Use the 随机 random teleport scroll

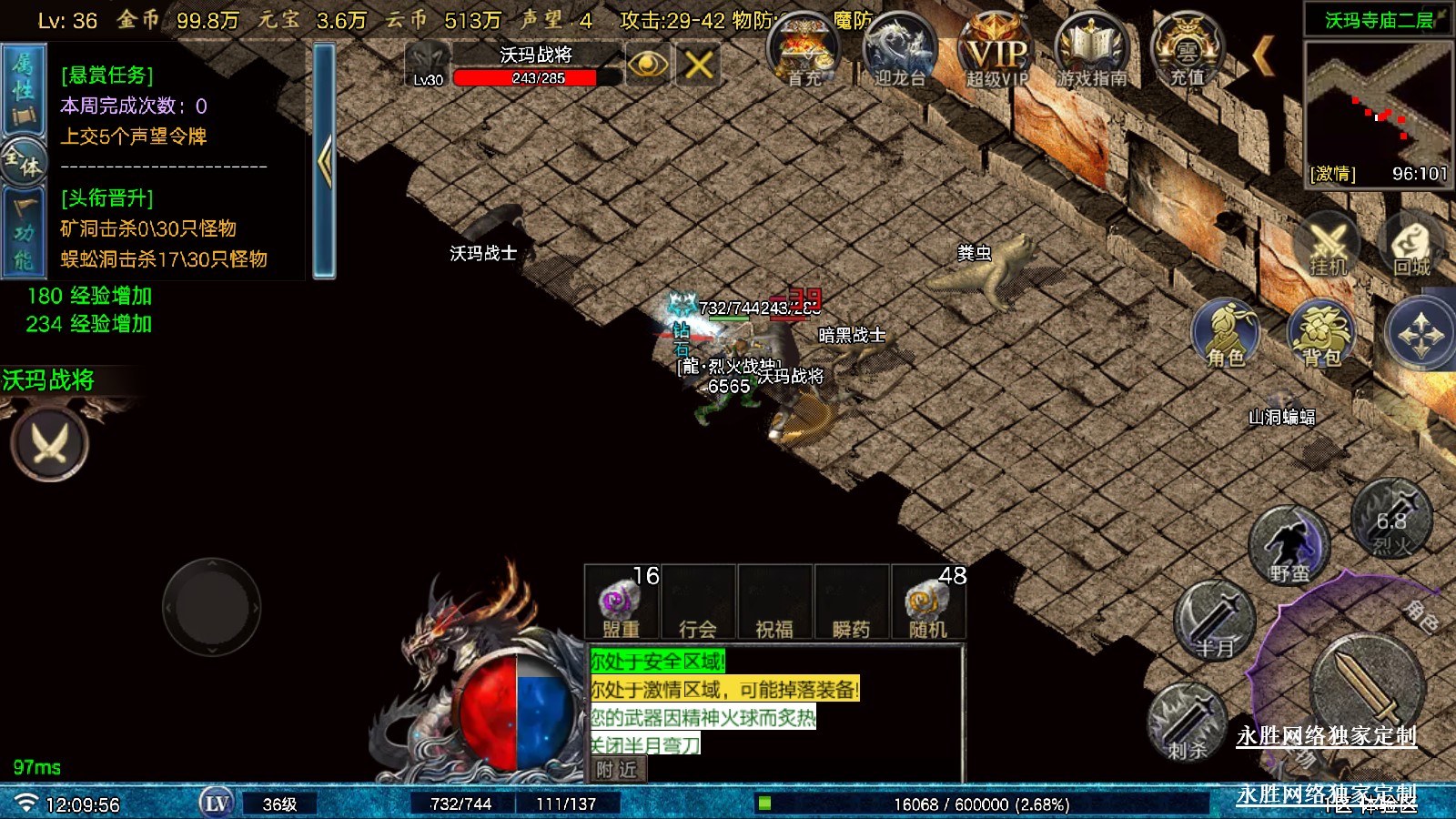[928, 602]
